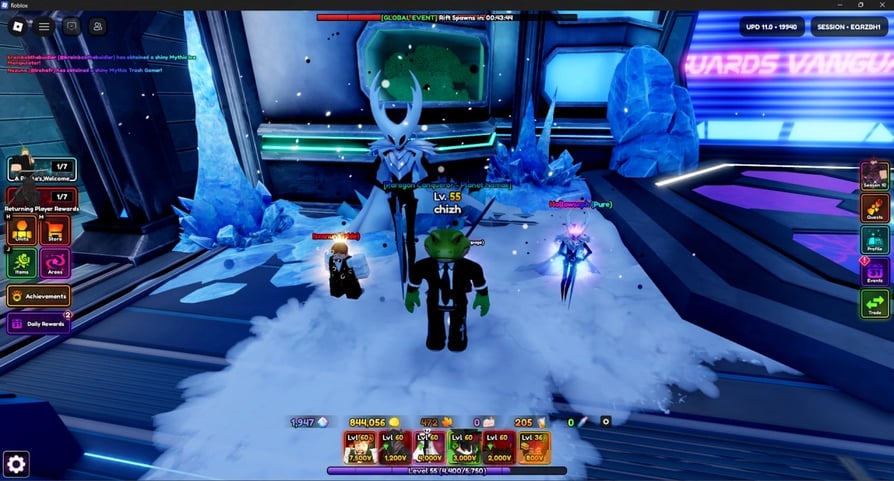View your Profile
This screenshot has height=481, width=894.
874,240
